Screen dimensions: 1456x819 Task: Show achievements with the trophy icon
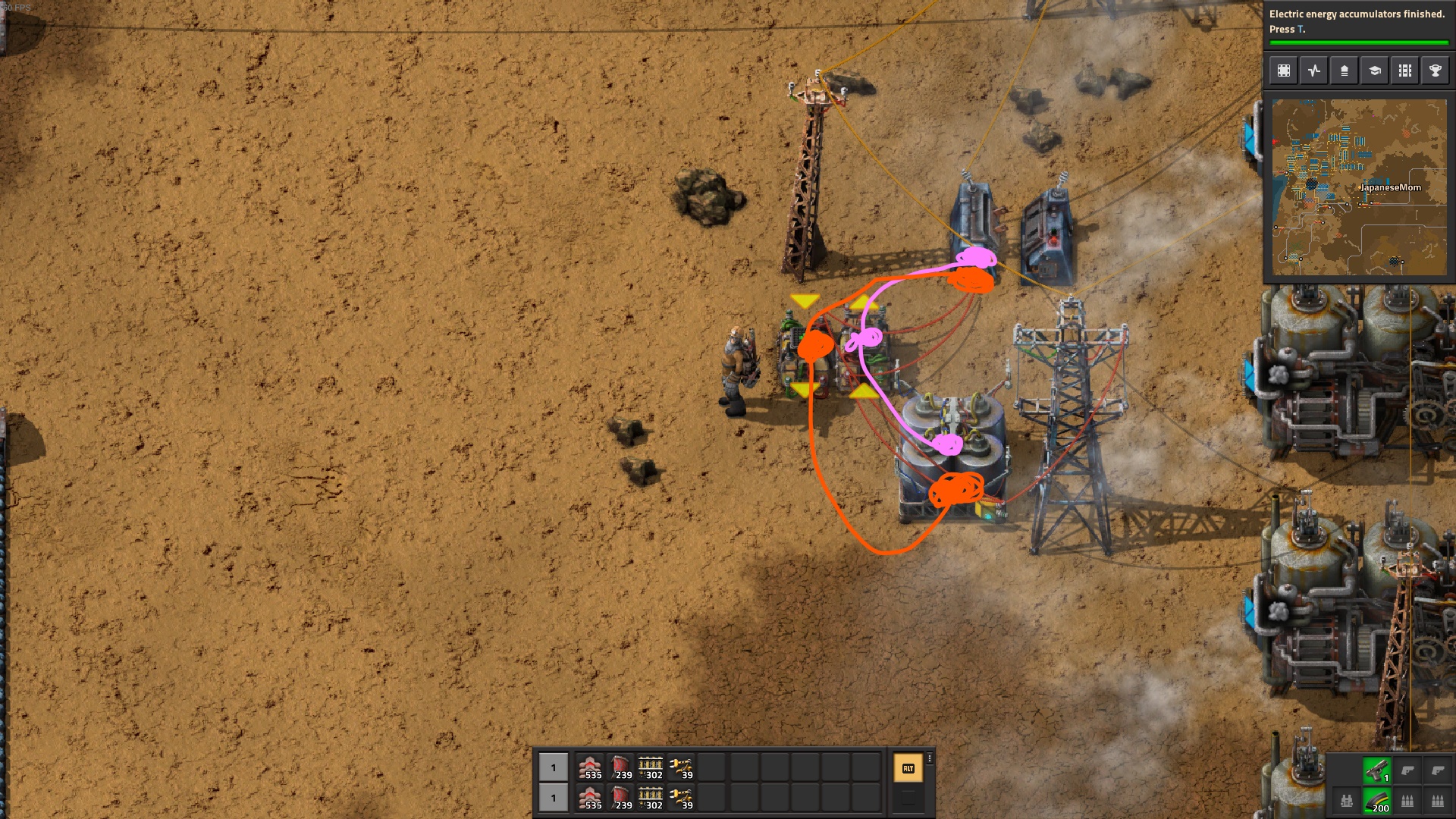(x=1436, y=71)
